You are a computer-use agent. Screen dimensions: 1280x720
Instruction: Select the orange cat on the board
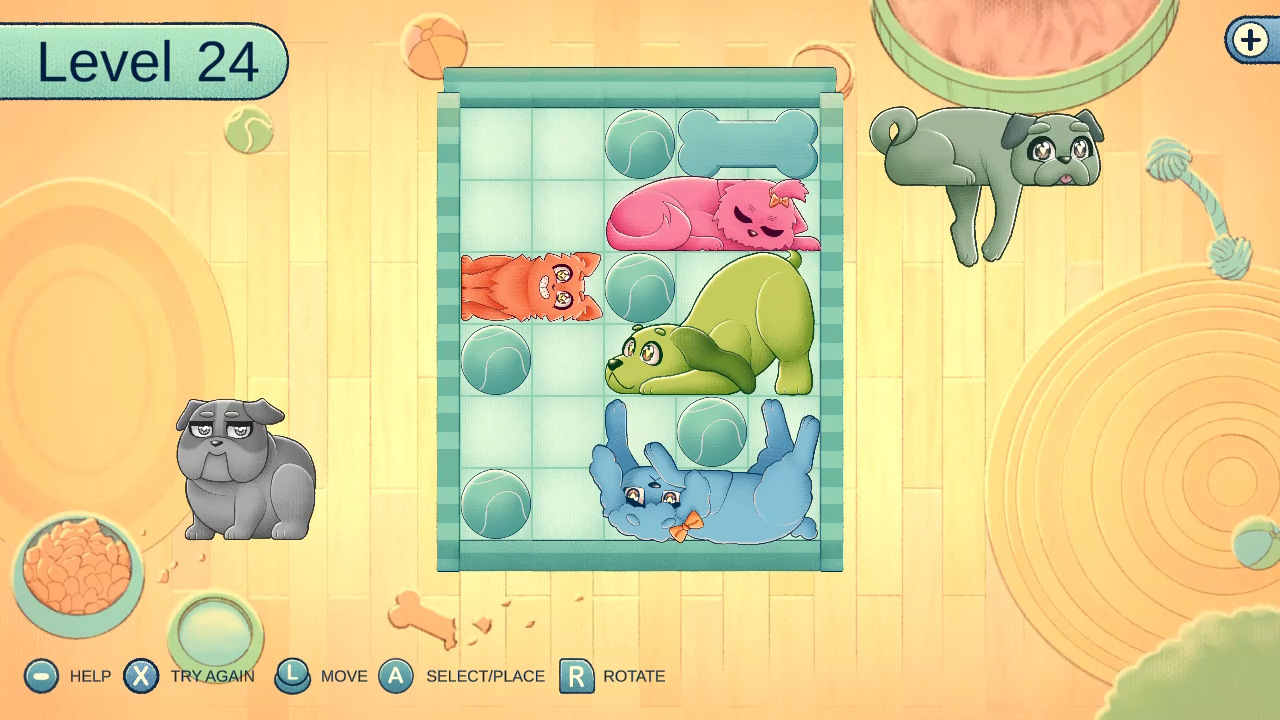533,288
